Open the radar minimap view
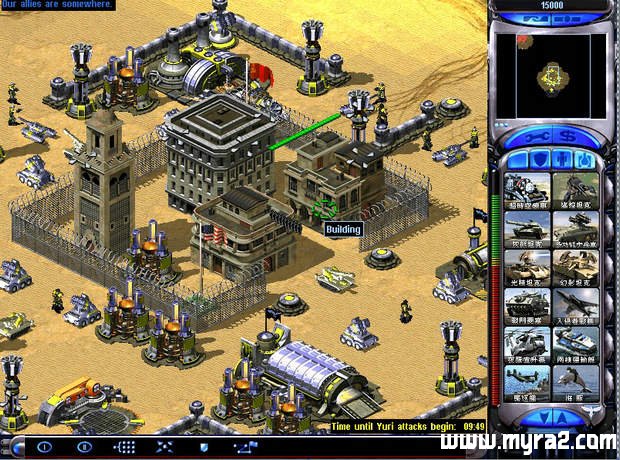 555,73
